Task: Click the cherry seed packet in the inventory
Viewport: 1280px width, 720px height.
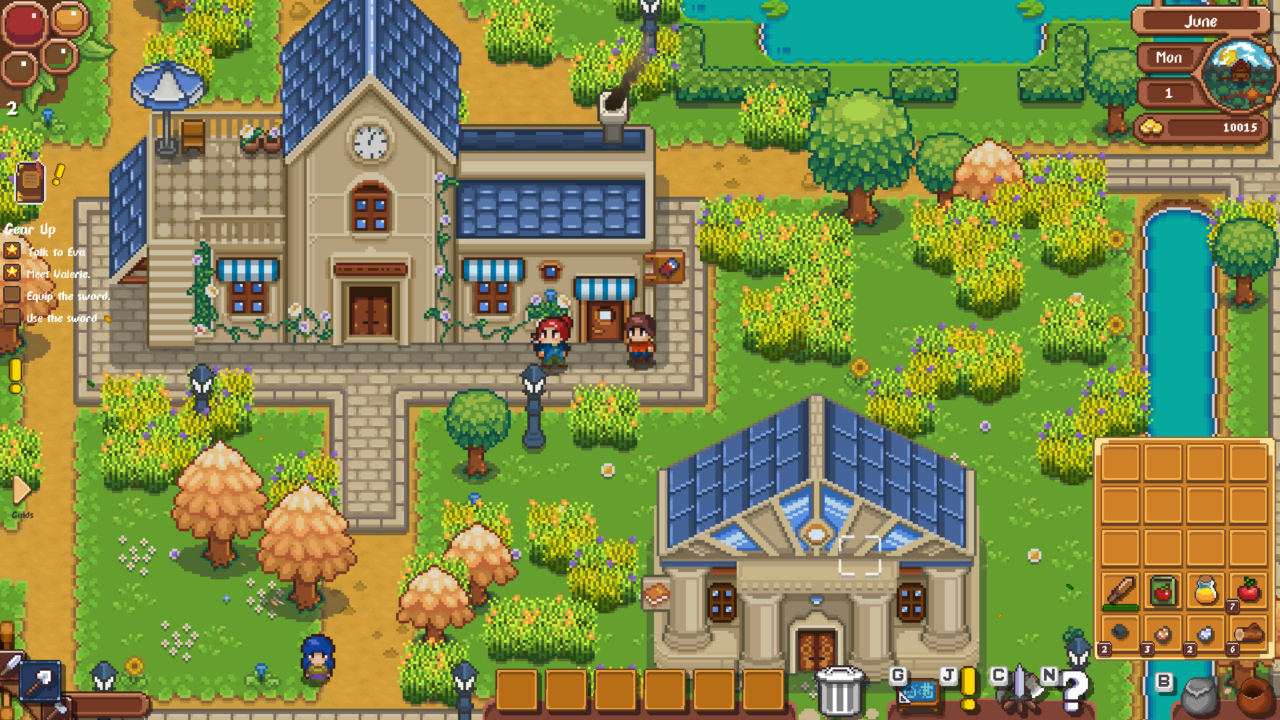Action: click(x=1163, y=589)
